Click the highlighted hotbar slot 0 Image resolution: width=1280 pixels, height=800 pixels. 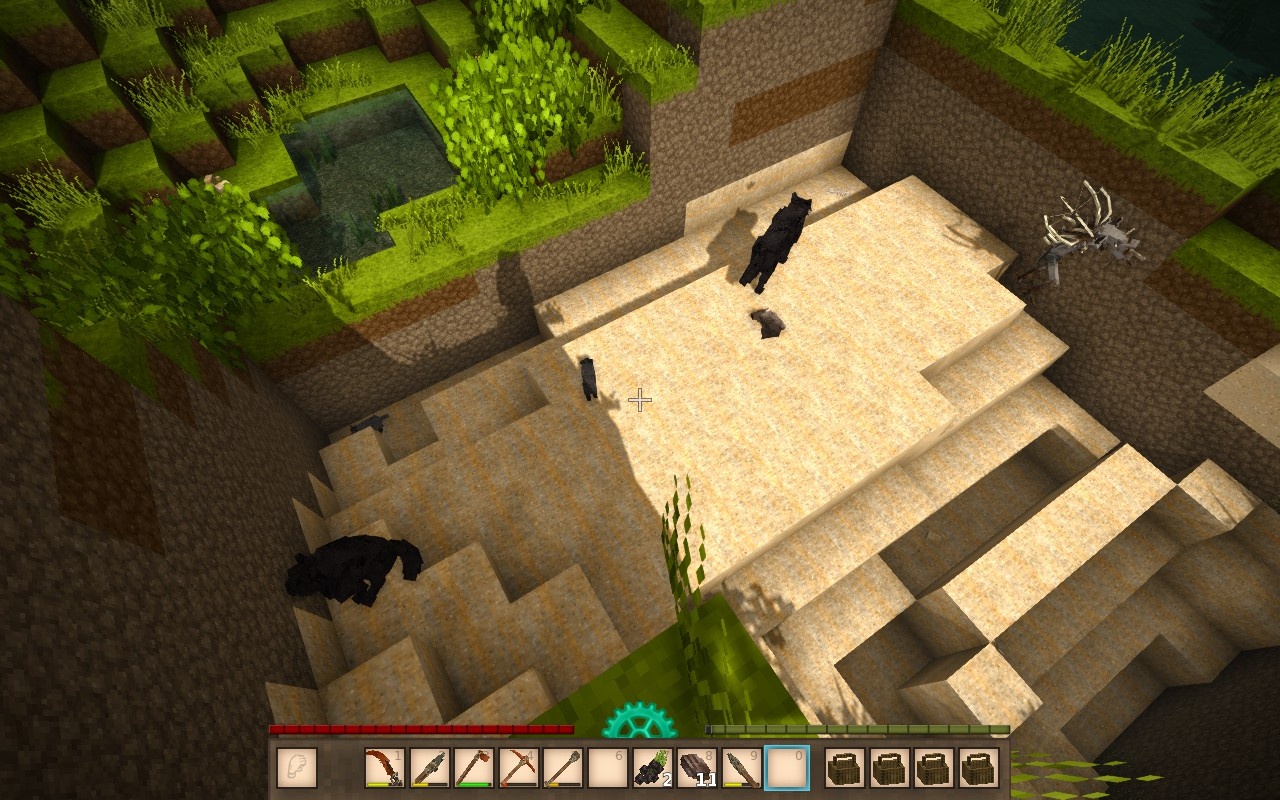click(x=787, y=768)
